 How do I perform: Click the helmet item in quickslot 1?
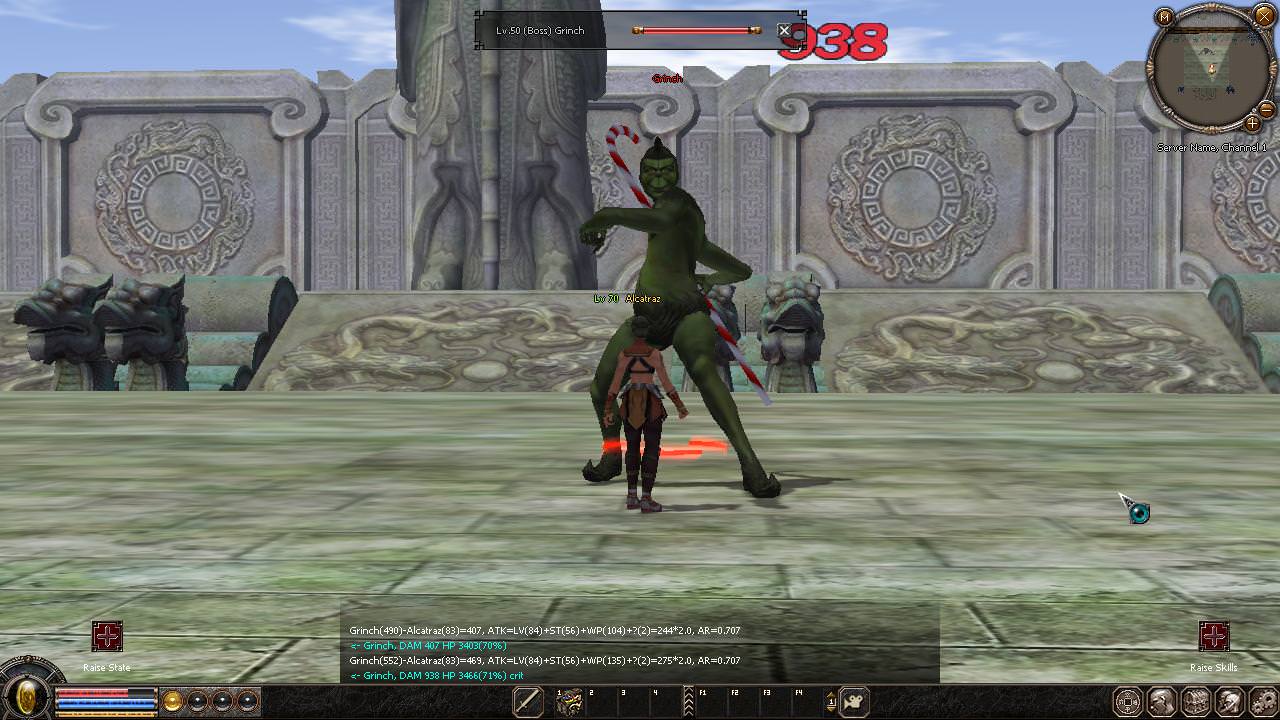pos(570,703)
